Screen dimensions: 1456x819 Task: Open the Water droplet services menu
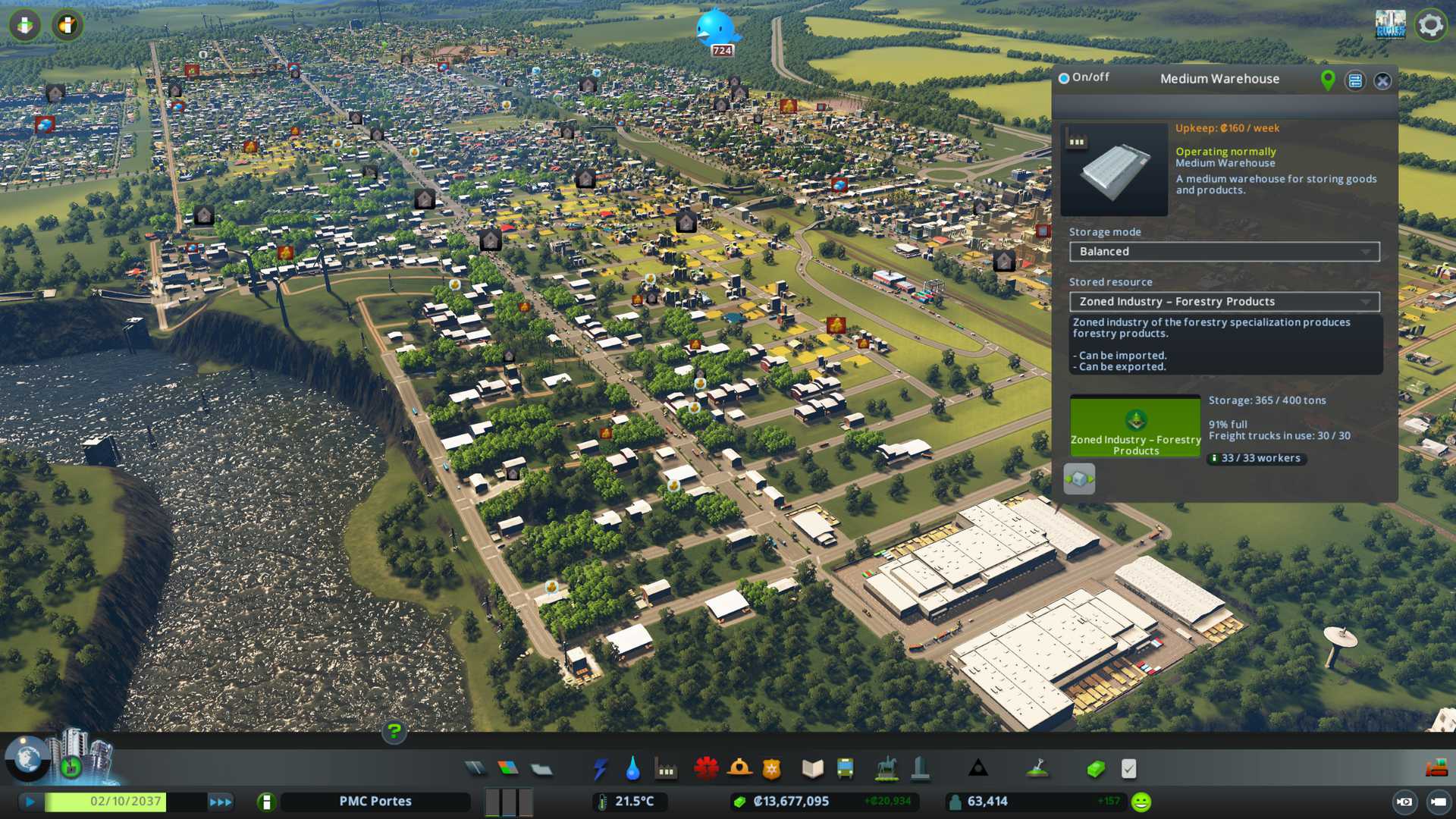(632, 769)
